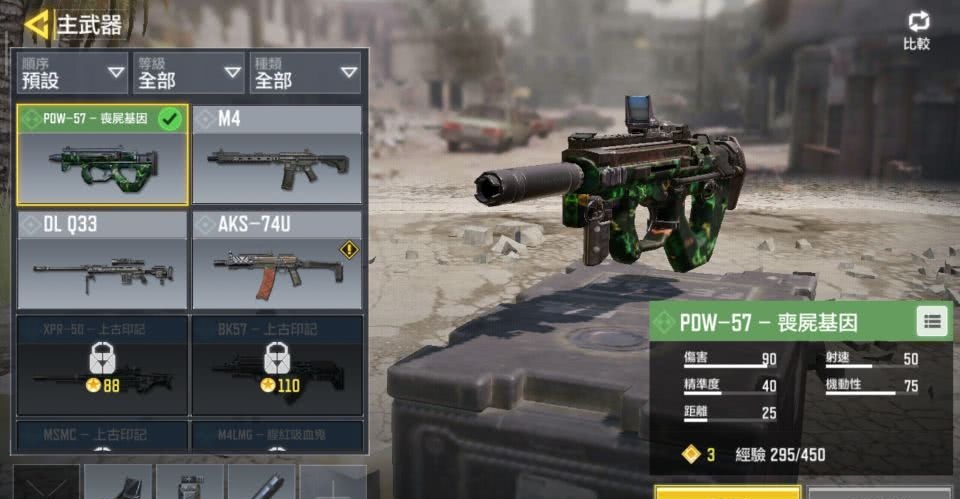The width and height of the screenshot is (960, 499).
Task: Select the PDW-57 喪屍基因 weapon card
Action: 102,155
